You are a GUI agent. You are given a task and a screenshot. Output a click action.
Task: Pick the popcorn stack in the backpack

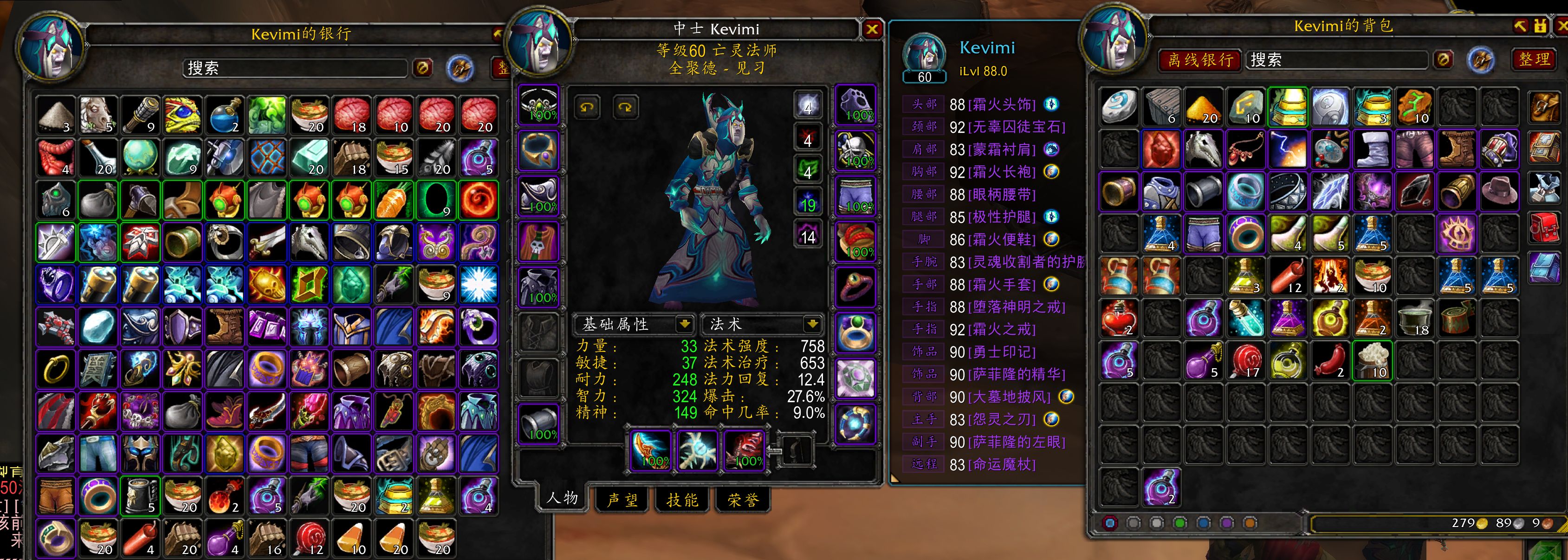point(1372,360)
